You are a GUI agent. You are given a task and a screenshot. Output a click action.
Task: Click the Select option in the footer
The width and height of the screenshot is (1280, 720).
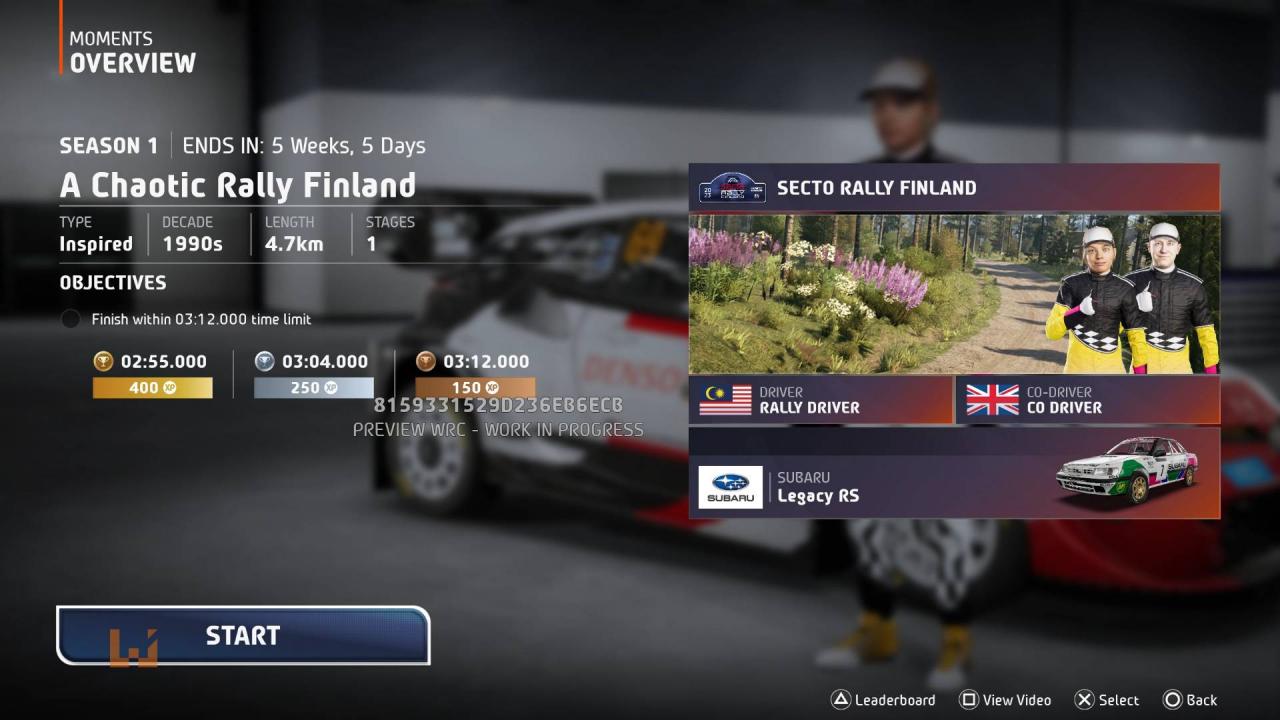pos(1107,700)
